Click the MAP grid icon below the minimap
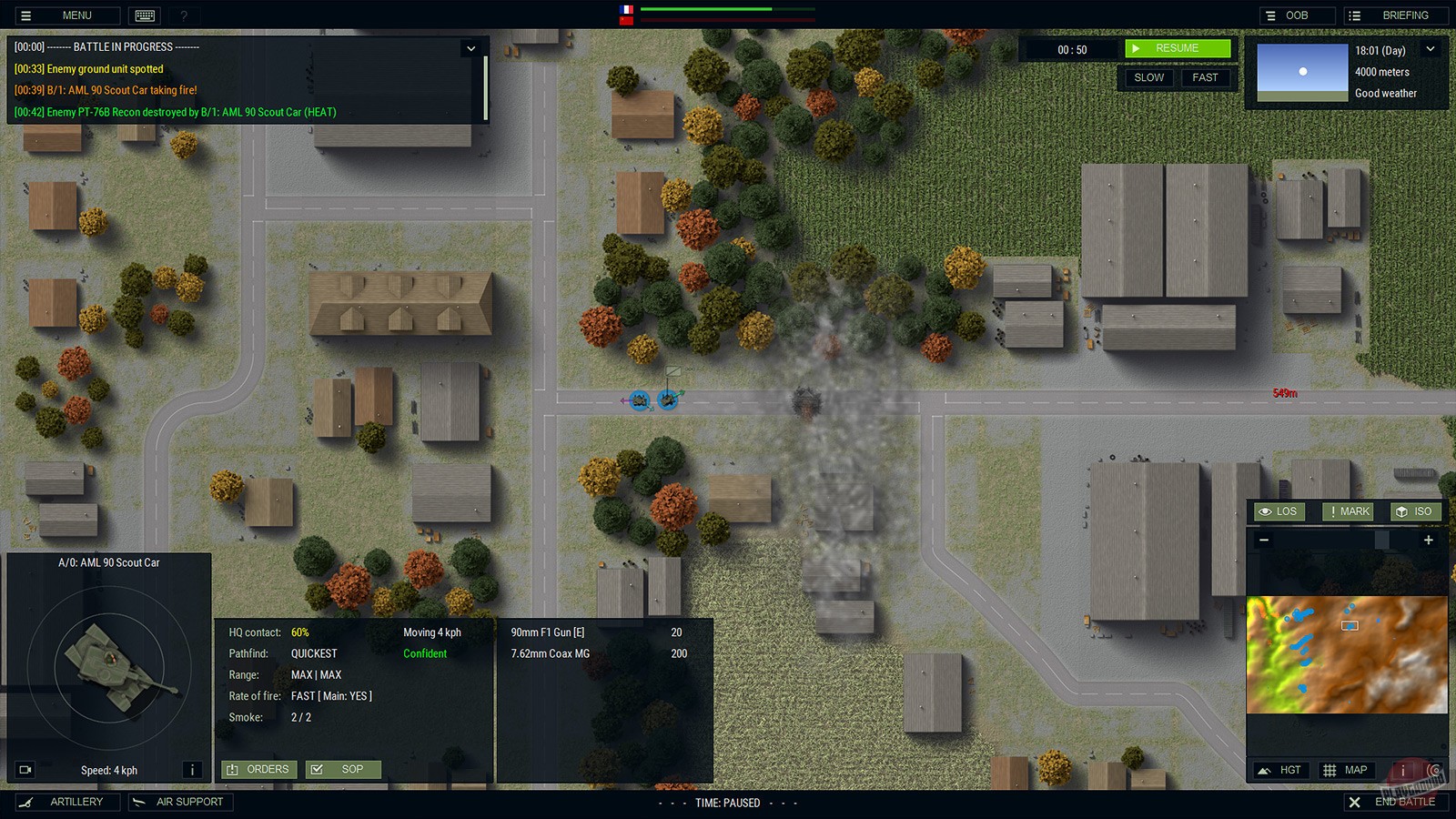1456x819 pixels. 1347,769
